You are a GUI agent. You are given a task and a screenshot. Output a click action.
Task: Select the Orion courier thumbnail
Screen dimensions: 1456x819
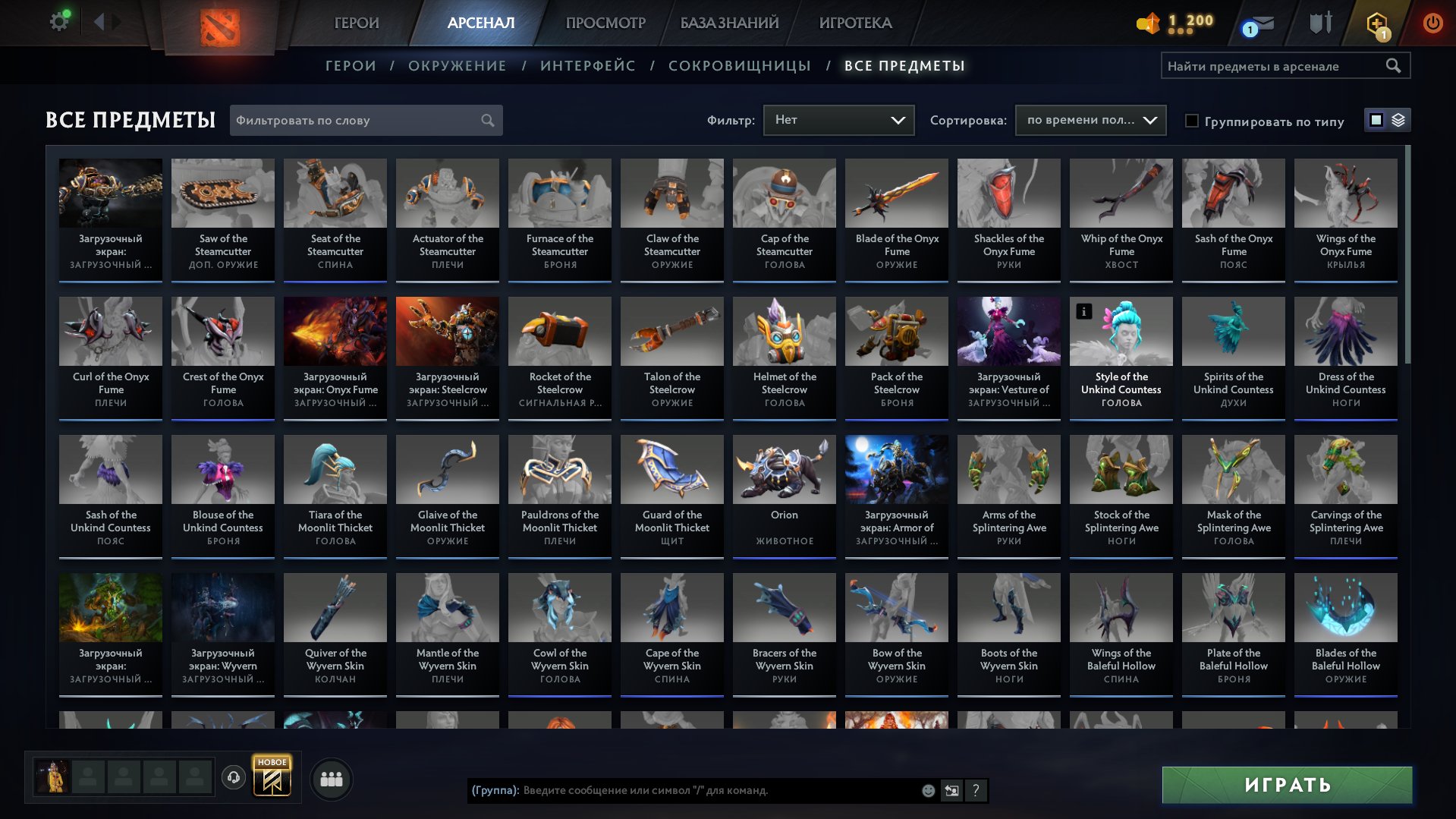pyautogui.click(x=783, y=469)
